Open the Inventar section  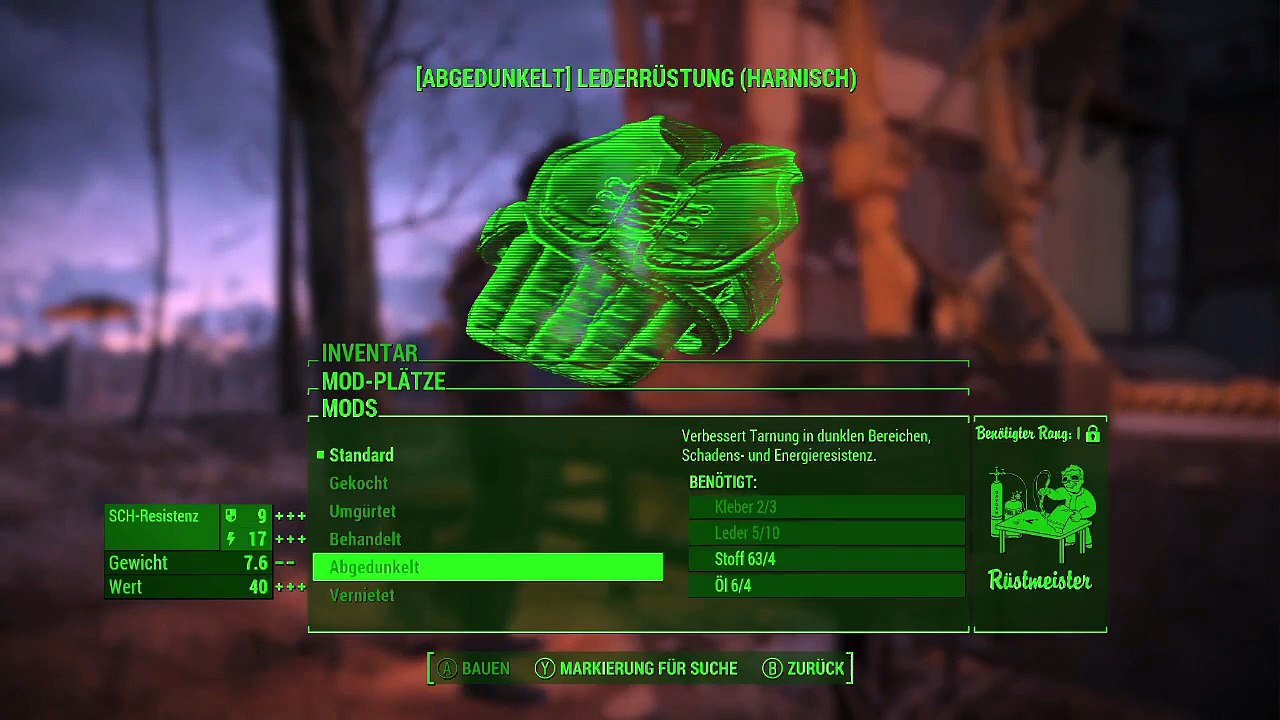click(x=369, y=353)
